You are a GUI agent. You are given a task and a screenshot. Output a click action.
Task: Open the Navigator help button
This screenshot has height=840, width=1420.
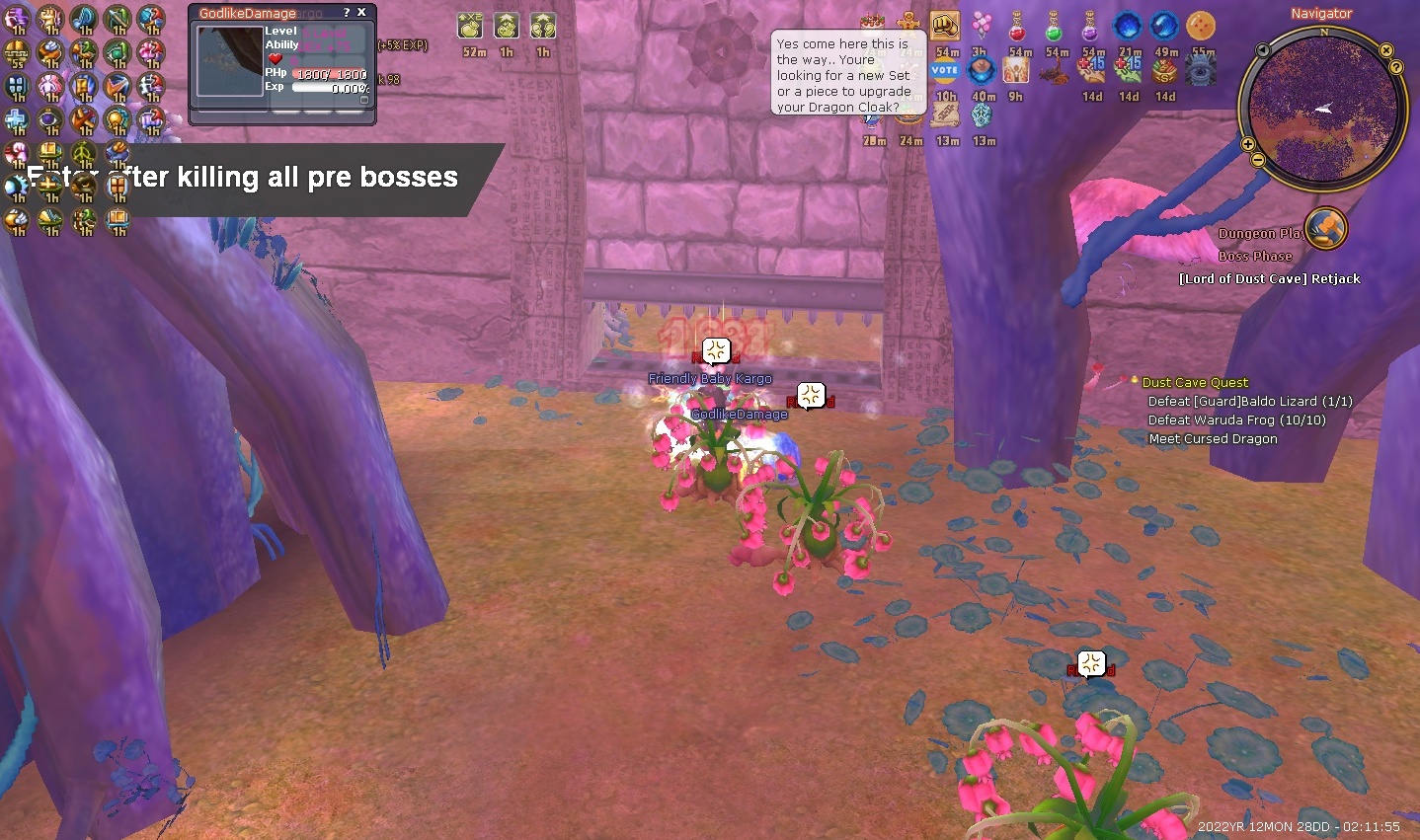tap(1396, 67)
